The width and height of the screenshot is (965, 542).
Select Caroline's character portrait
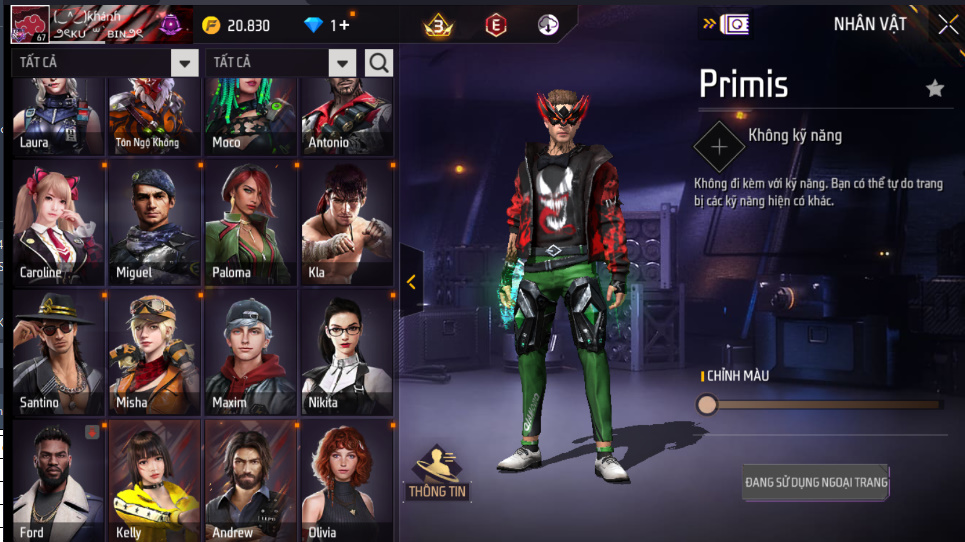pyautogui.click(x=57, y=222)
